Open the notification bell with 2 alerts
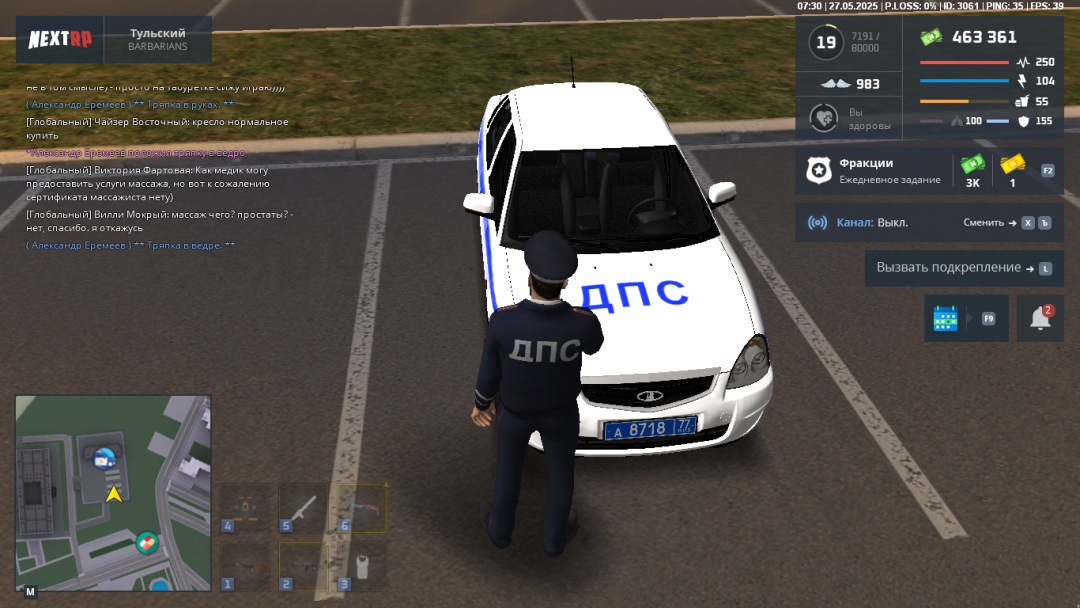Viewport: 1080px width, 608px height. click(x=1040, y=318)
